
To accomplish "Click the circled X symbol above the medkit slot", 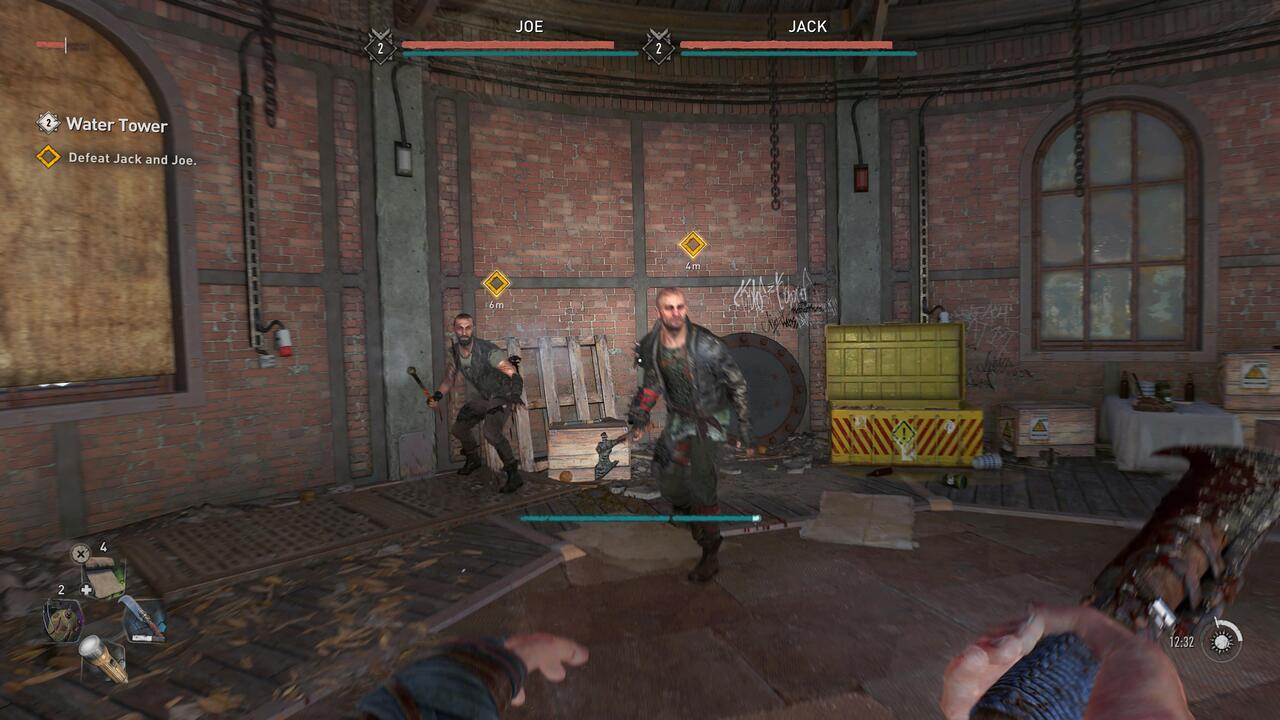I will pos(79,552).
